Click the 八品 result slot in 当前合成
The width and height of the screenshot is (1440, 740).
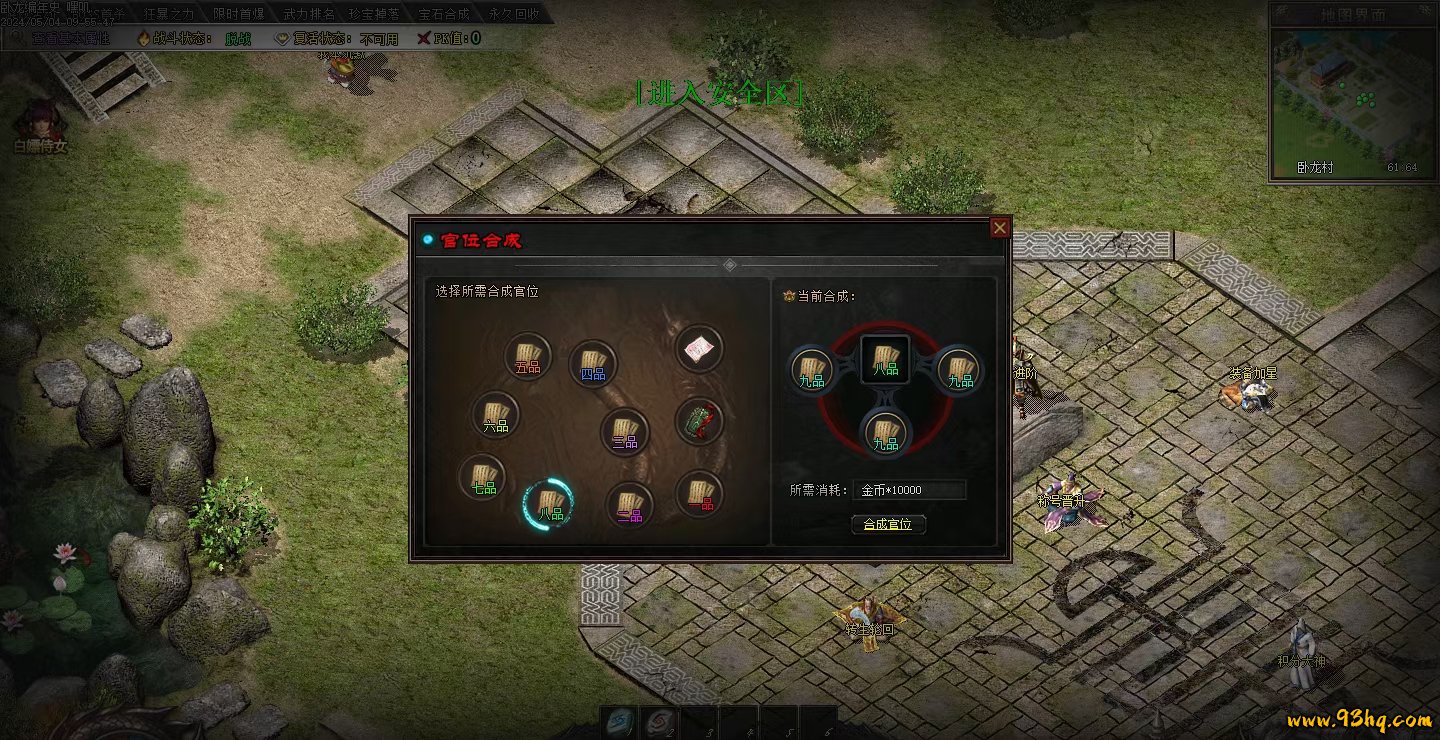point(885,358)
